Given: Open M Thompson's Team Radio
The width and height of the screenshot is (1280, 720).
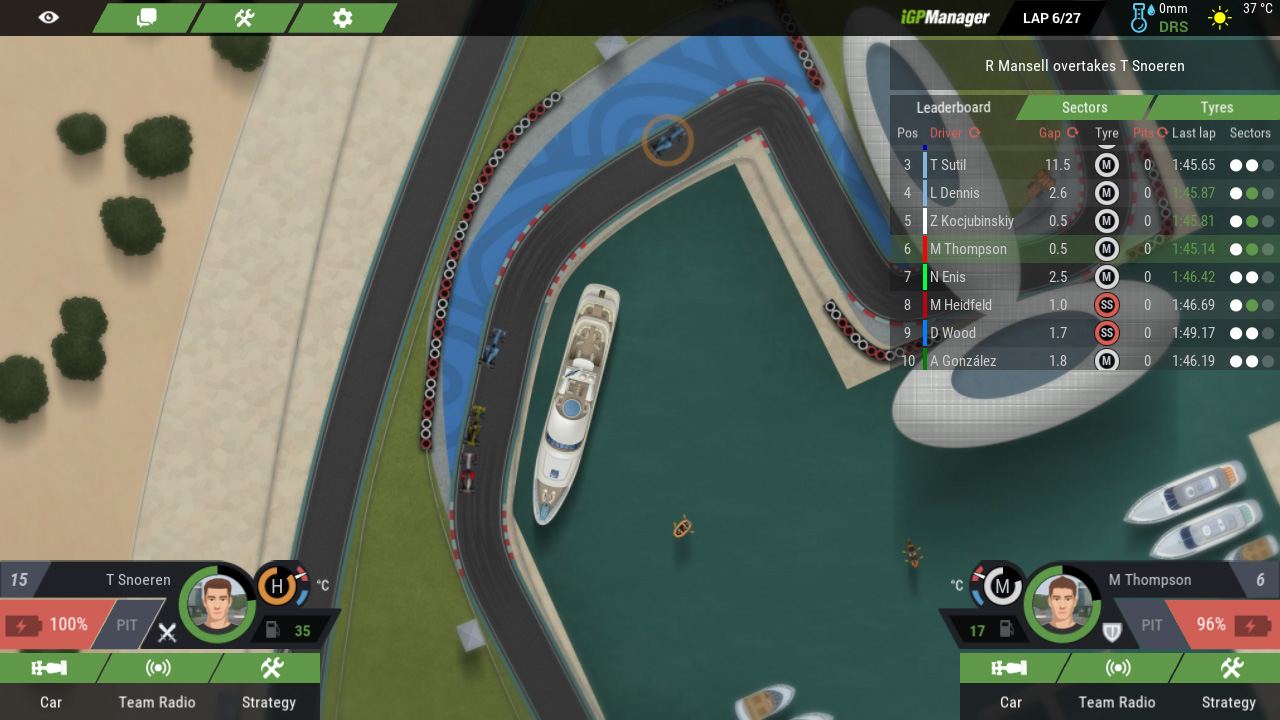Looking at the screenshot, I should [1117, 683].
